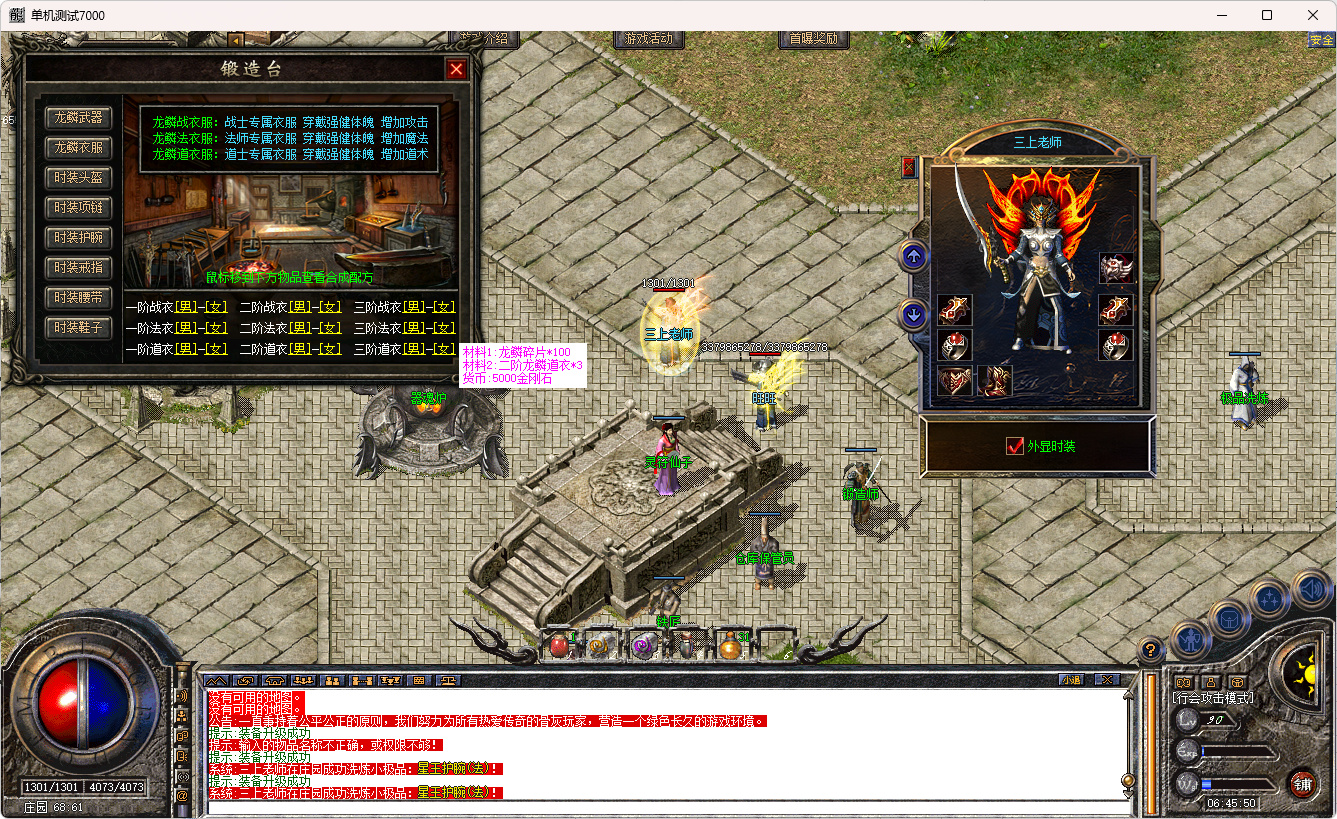Select the equipped helmet slot in character panel

point(1116,268)
